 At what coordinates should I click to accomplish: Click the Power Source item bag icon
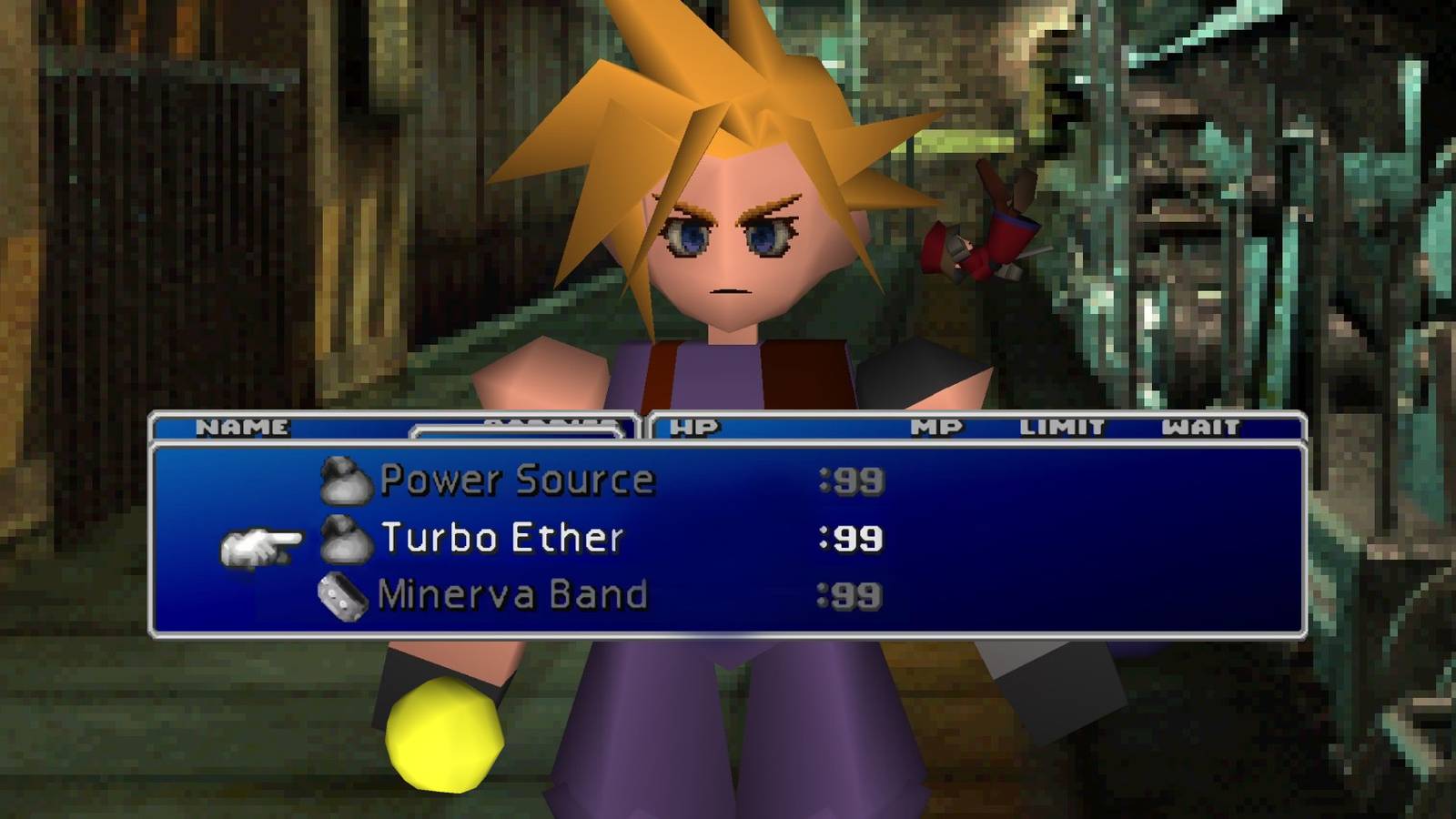coord(346,479)
